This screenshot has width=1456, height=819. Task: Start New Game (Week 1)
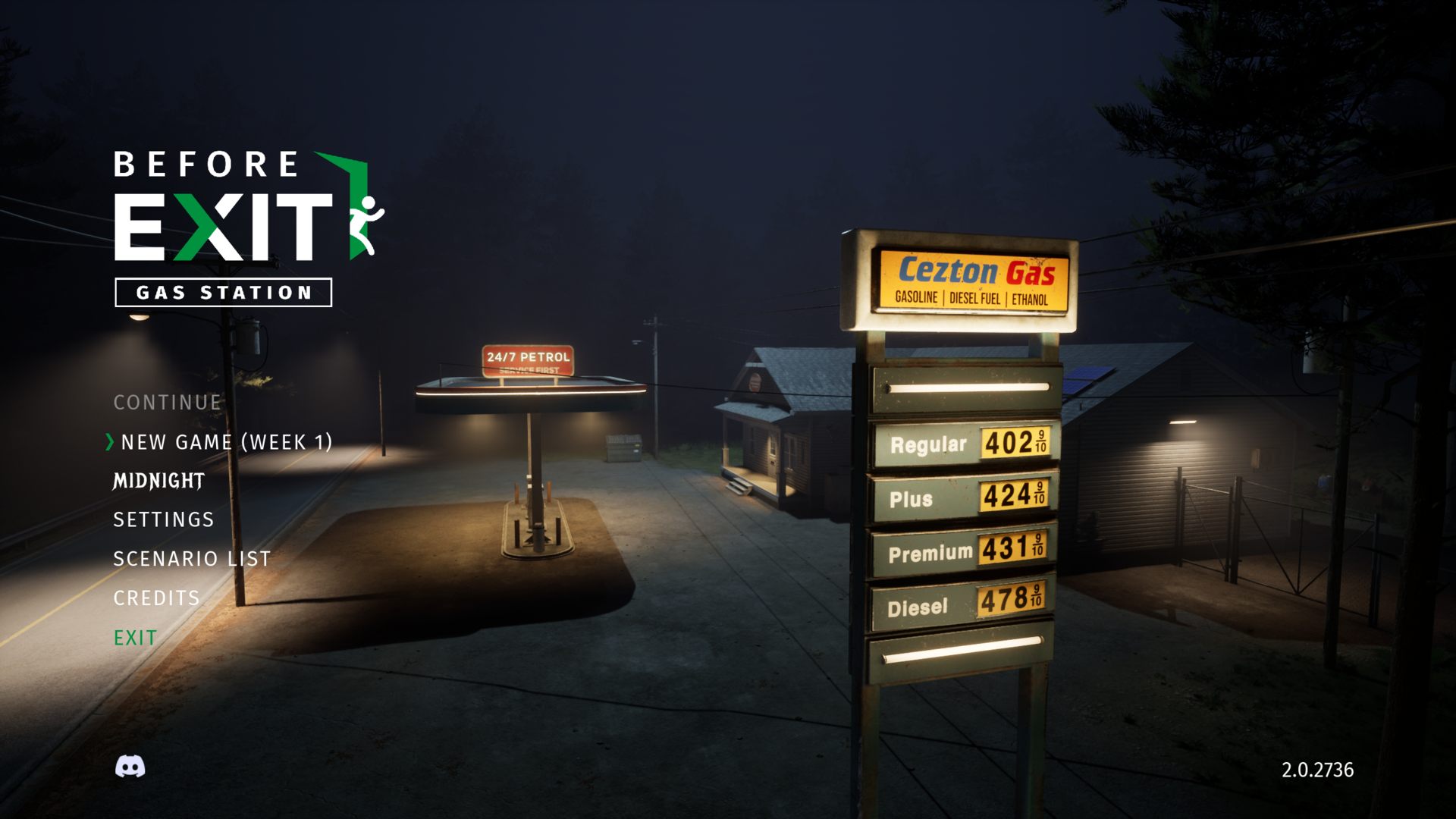pyautogui.click(x=226, y=442)
